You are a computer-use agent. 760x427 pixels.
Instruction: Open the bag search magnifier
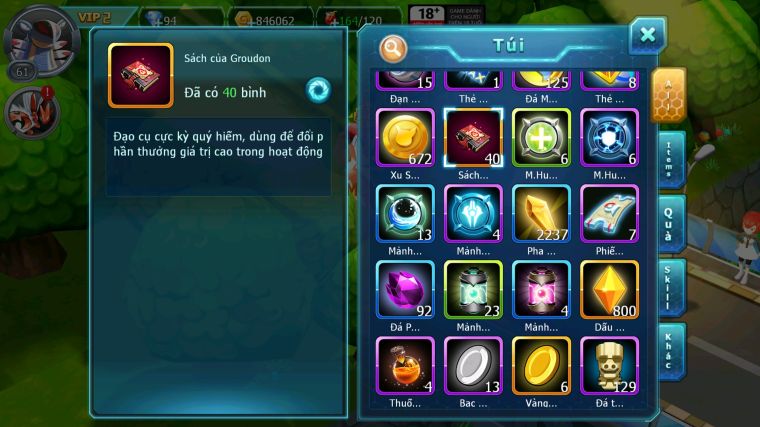(394, 48)
